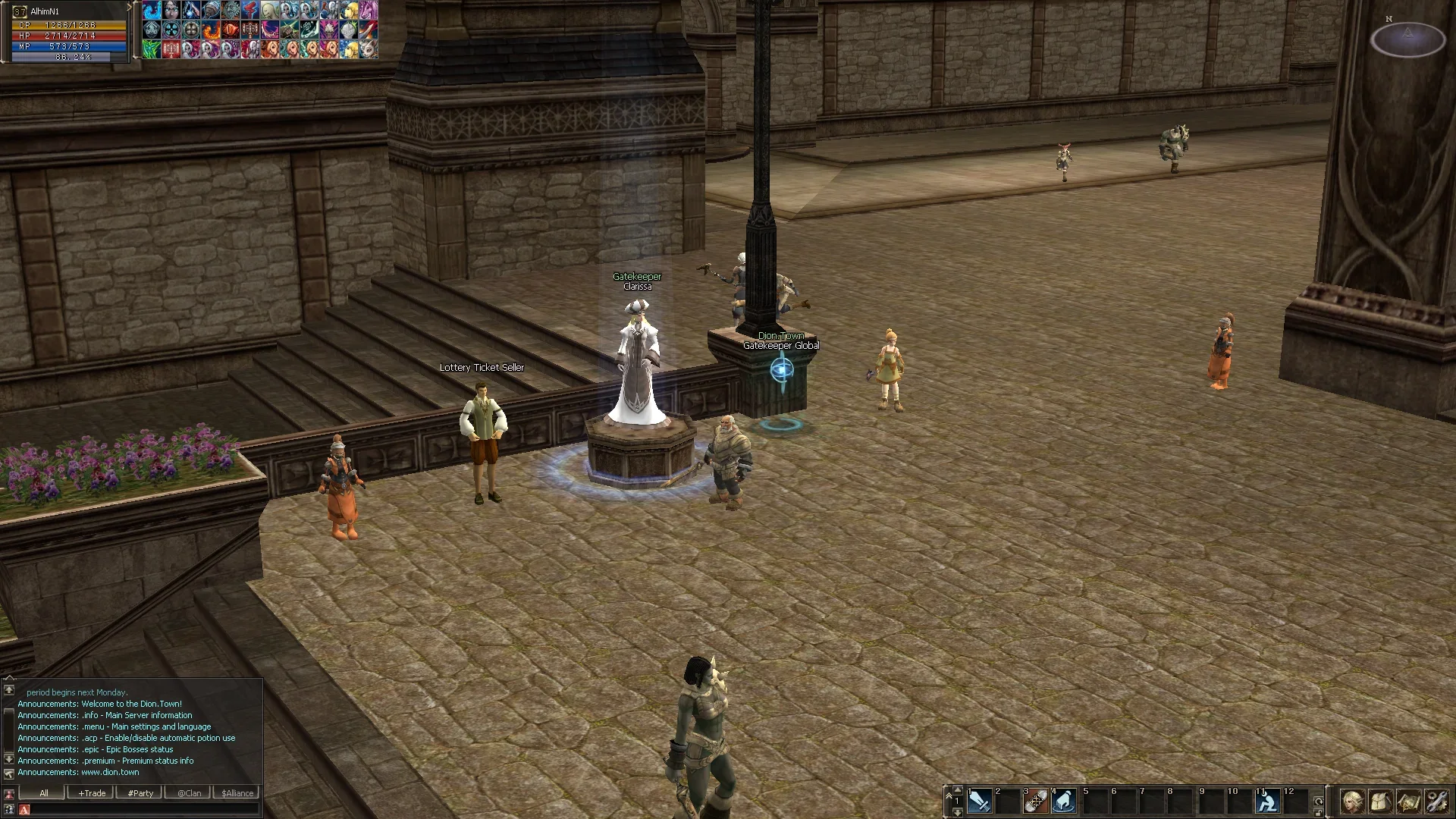
Task: Click the chat message input field
Action: (144, 810)
